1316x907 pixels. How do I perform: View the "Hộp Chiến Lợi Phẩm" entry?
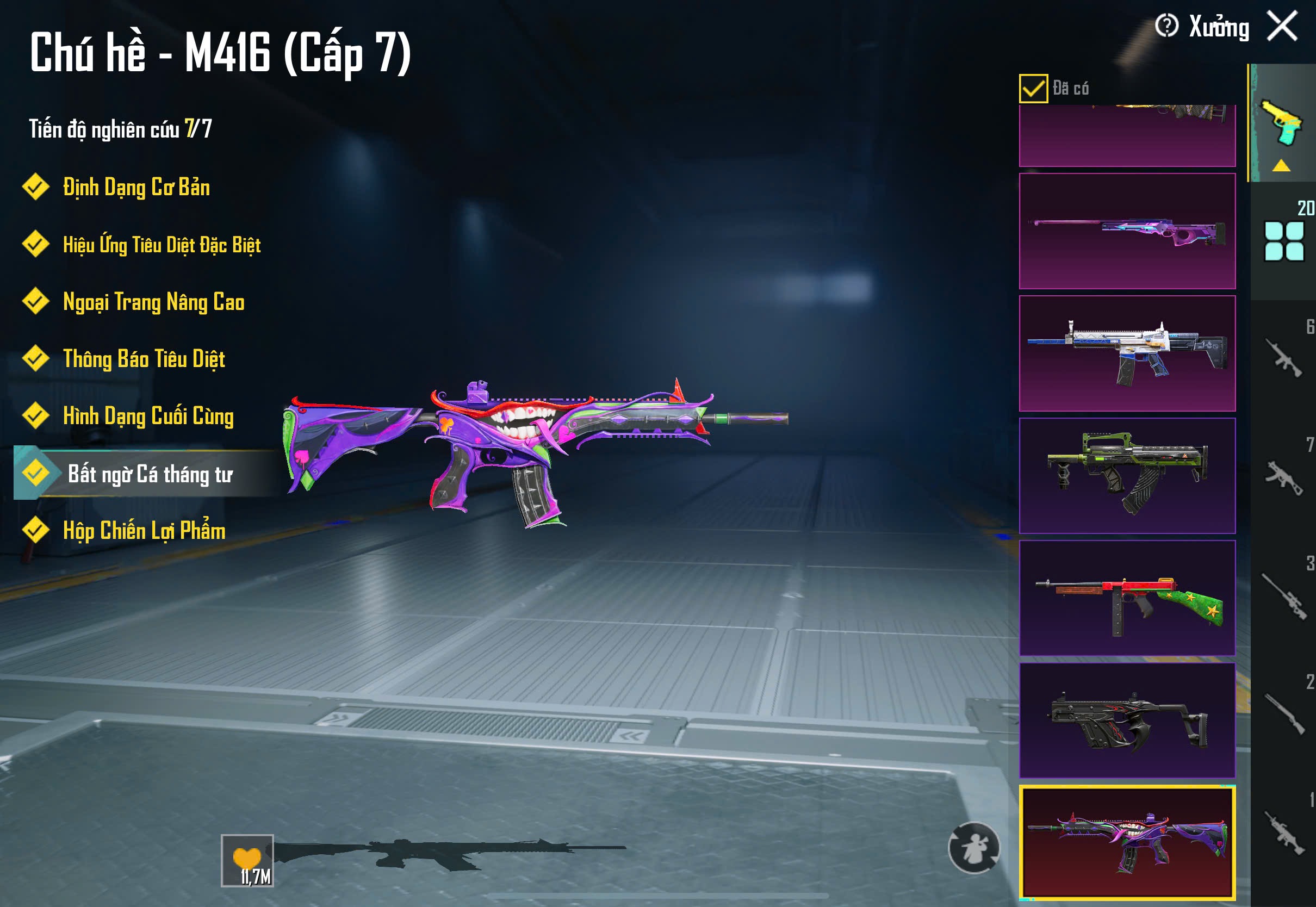144,531
